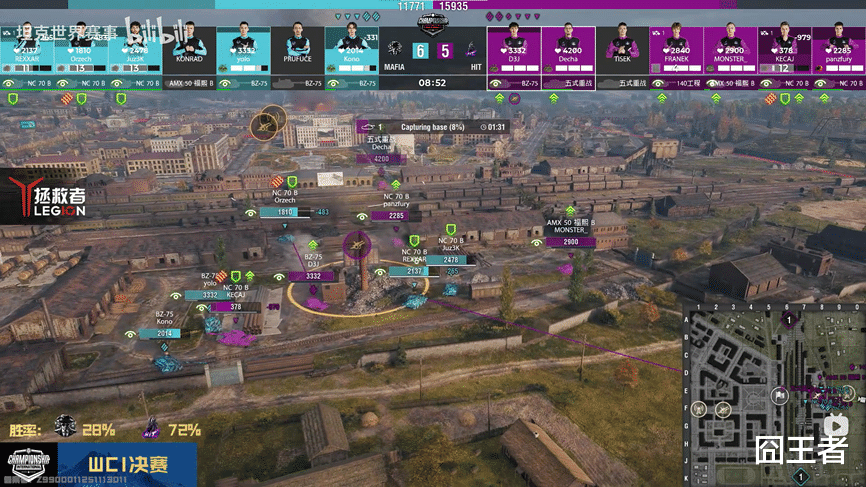Click the MAFIA team logo
This screenshot has height=487, width=866.
[x=395, y=47]
